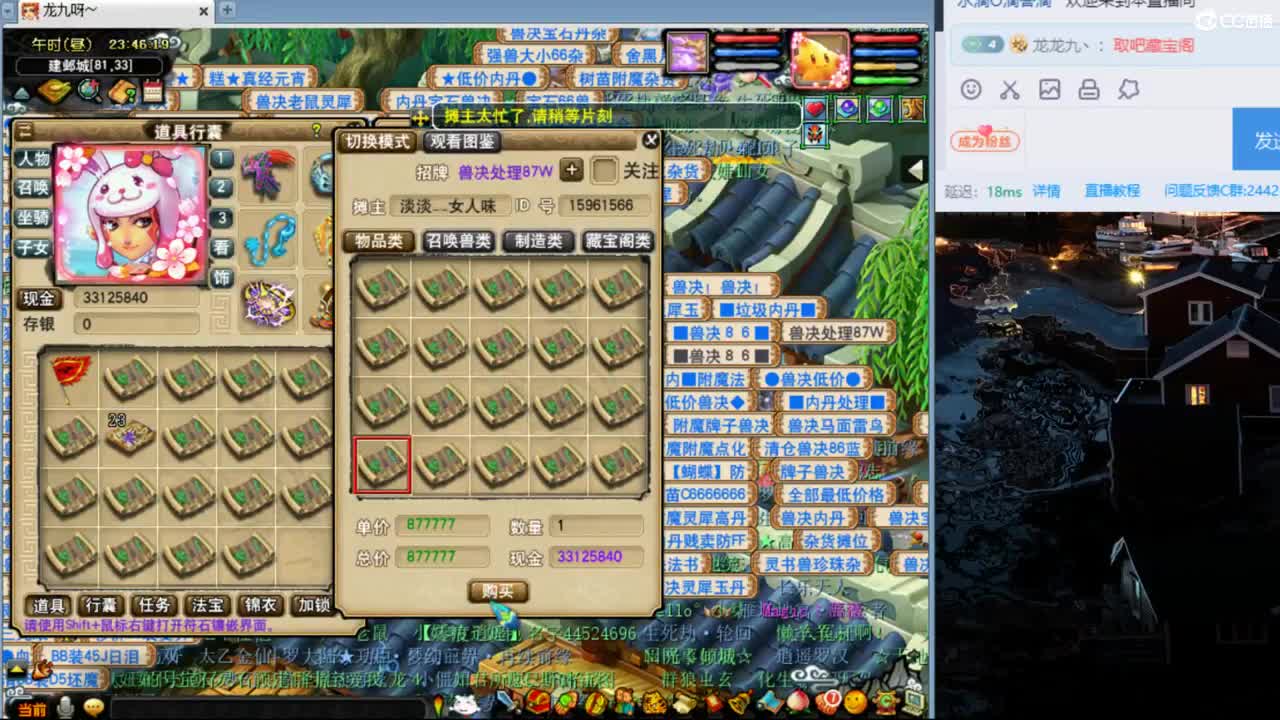The image size is (1280, 720).
Task: Open the emoji picker in the chat toolbar
Action: click(x=969, y=90)
